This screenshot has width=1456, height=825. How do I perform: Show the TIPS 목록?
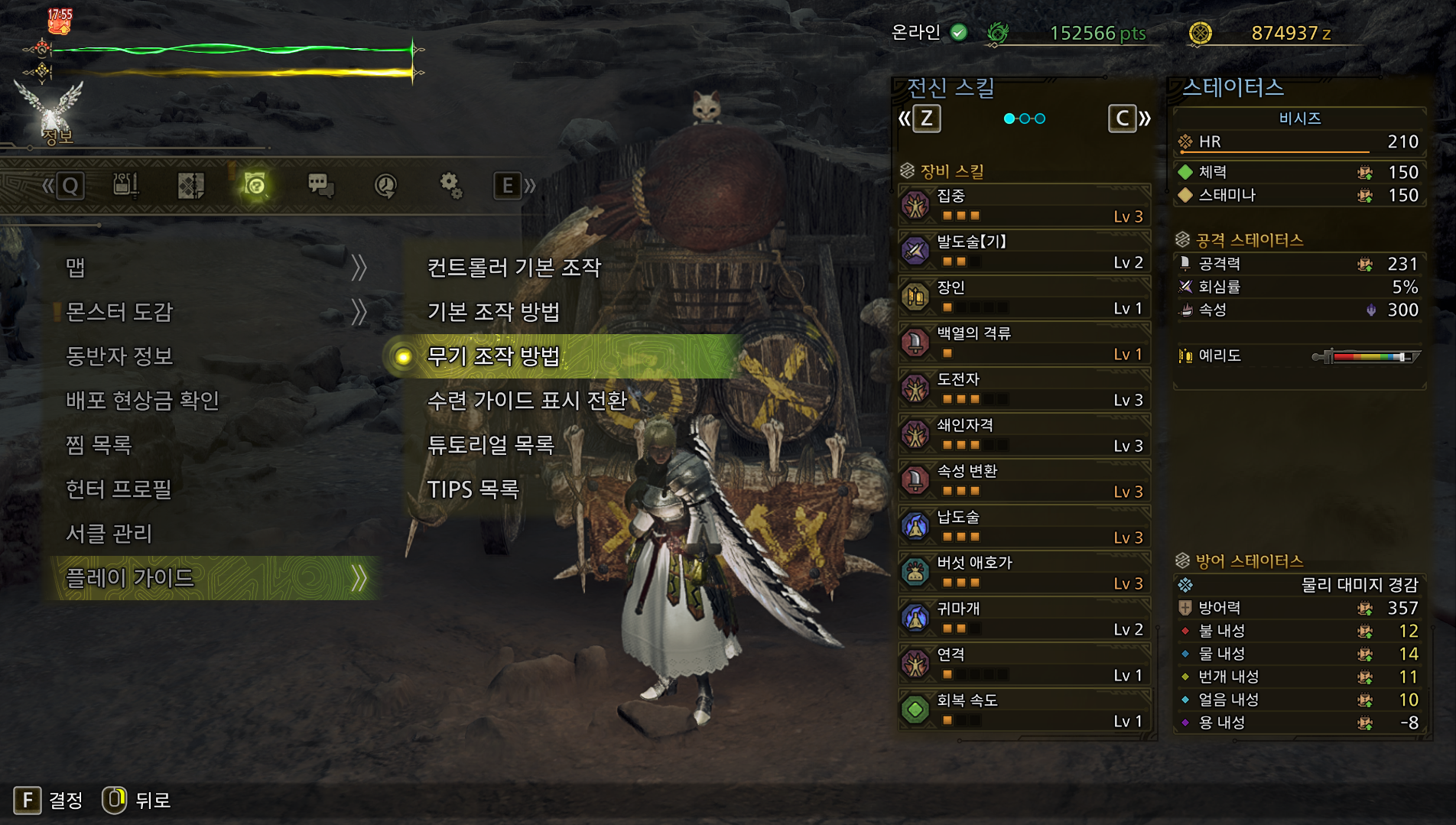473,489
